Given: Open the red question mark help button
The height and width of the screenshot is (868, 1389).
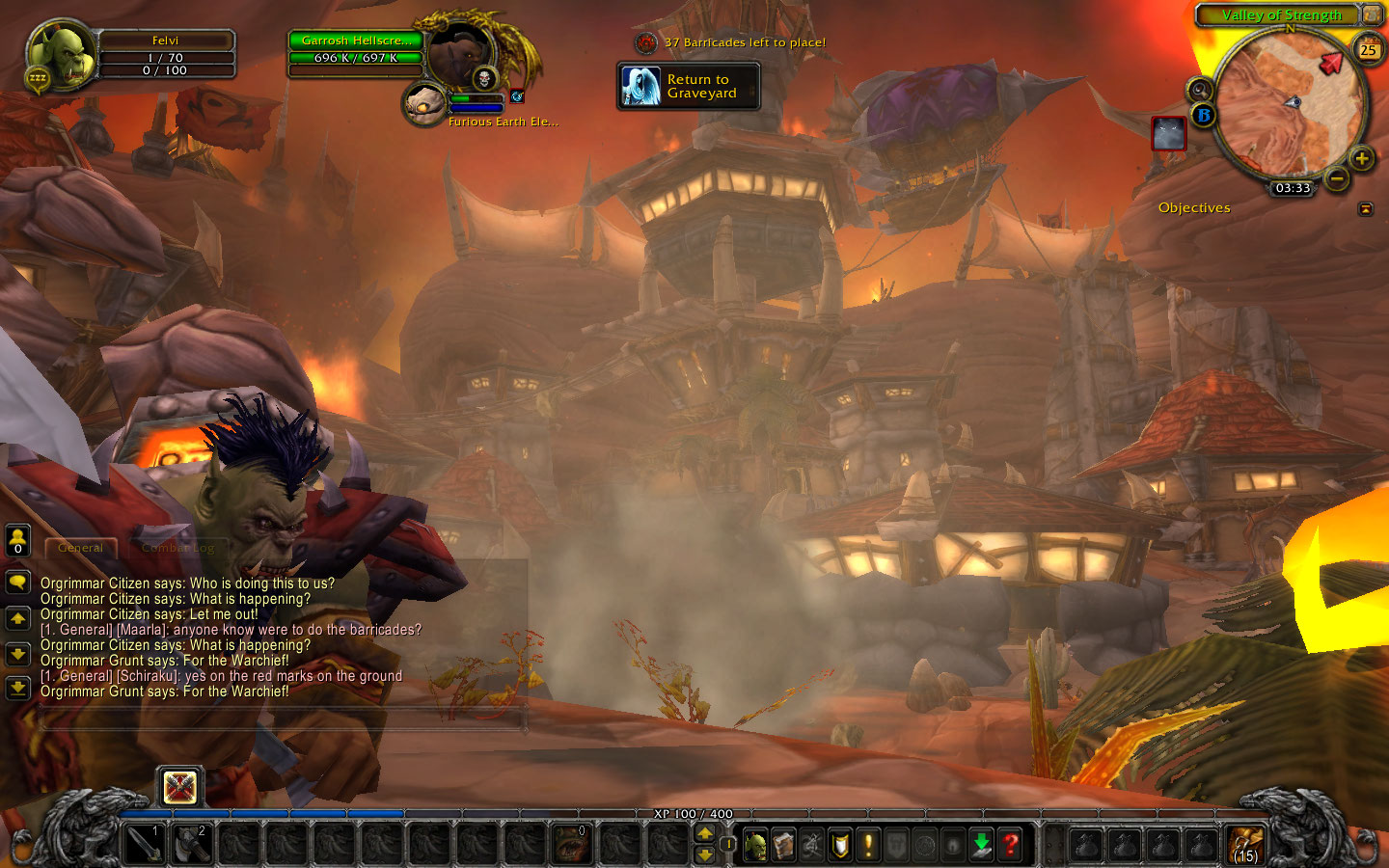Looking at the screenshot, I should click(1010, 846).
